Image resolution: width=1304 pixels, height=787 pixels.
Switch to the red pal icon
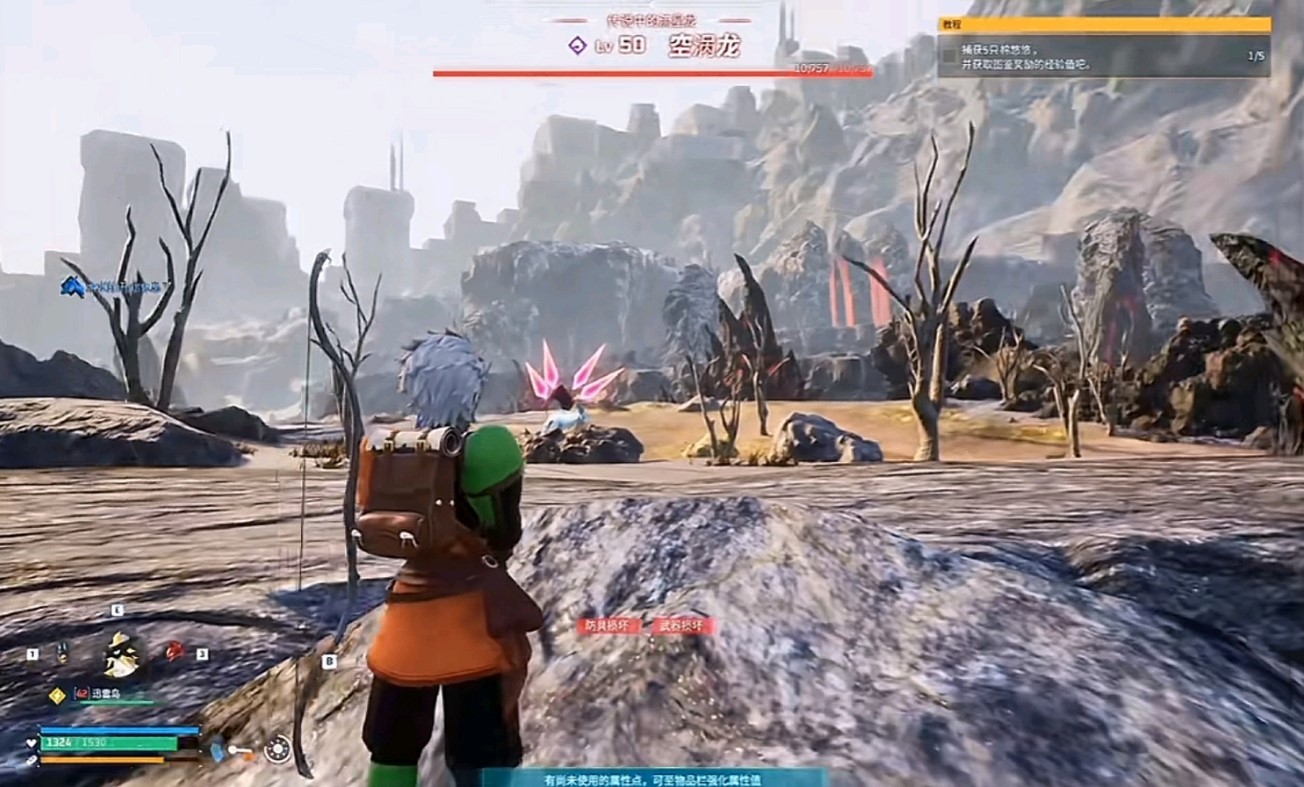coord(174,651)
